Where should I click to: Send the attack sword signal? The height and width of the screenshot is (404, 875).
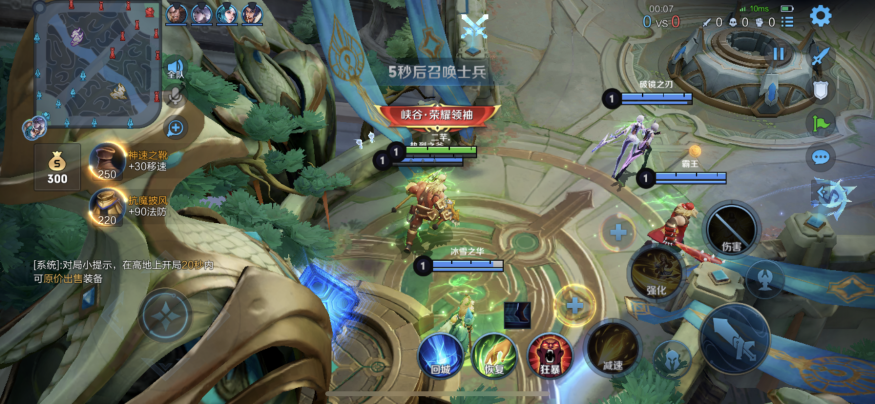coord(821,57)
